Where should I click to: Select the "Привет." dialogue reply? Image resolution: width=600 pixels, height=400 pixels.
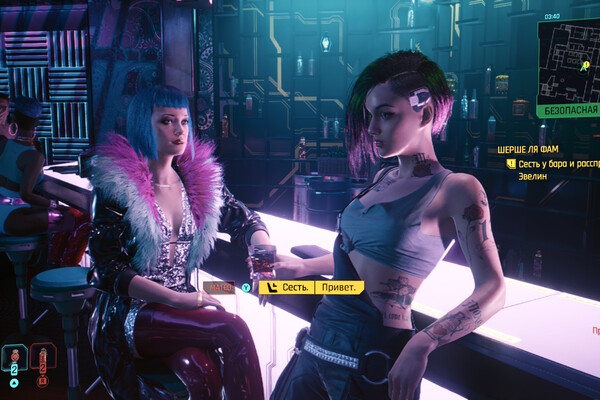click(x=340, y=287)
